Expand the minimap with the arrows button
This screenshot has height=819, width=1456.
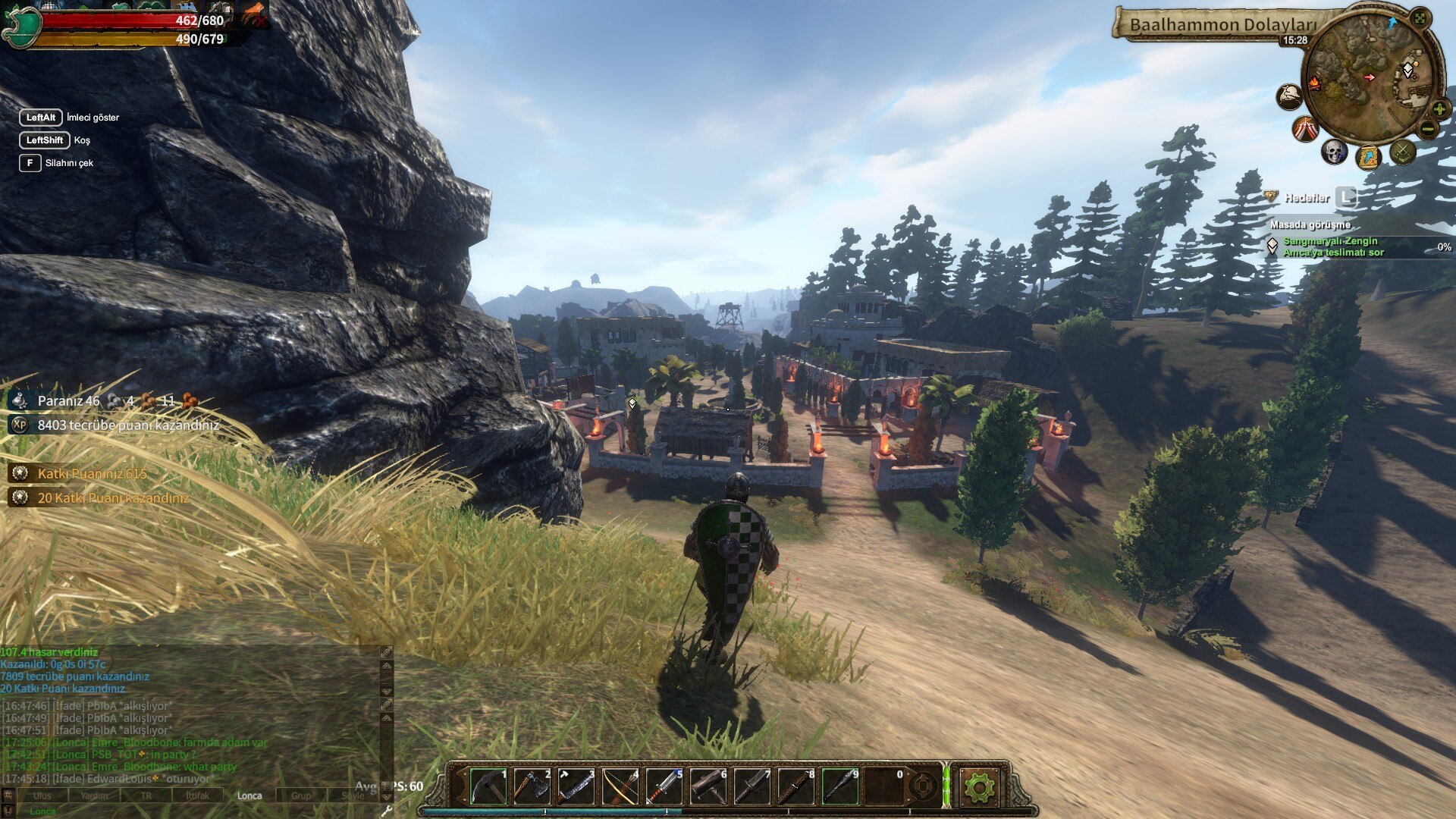[1420, 18]
